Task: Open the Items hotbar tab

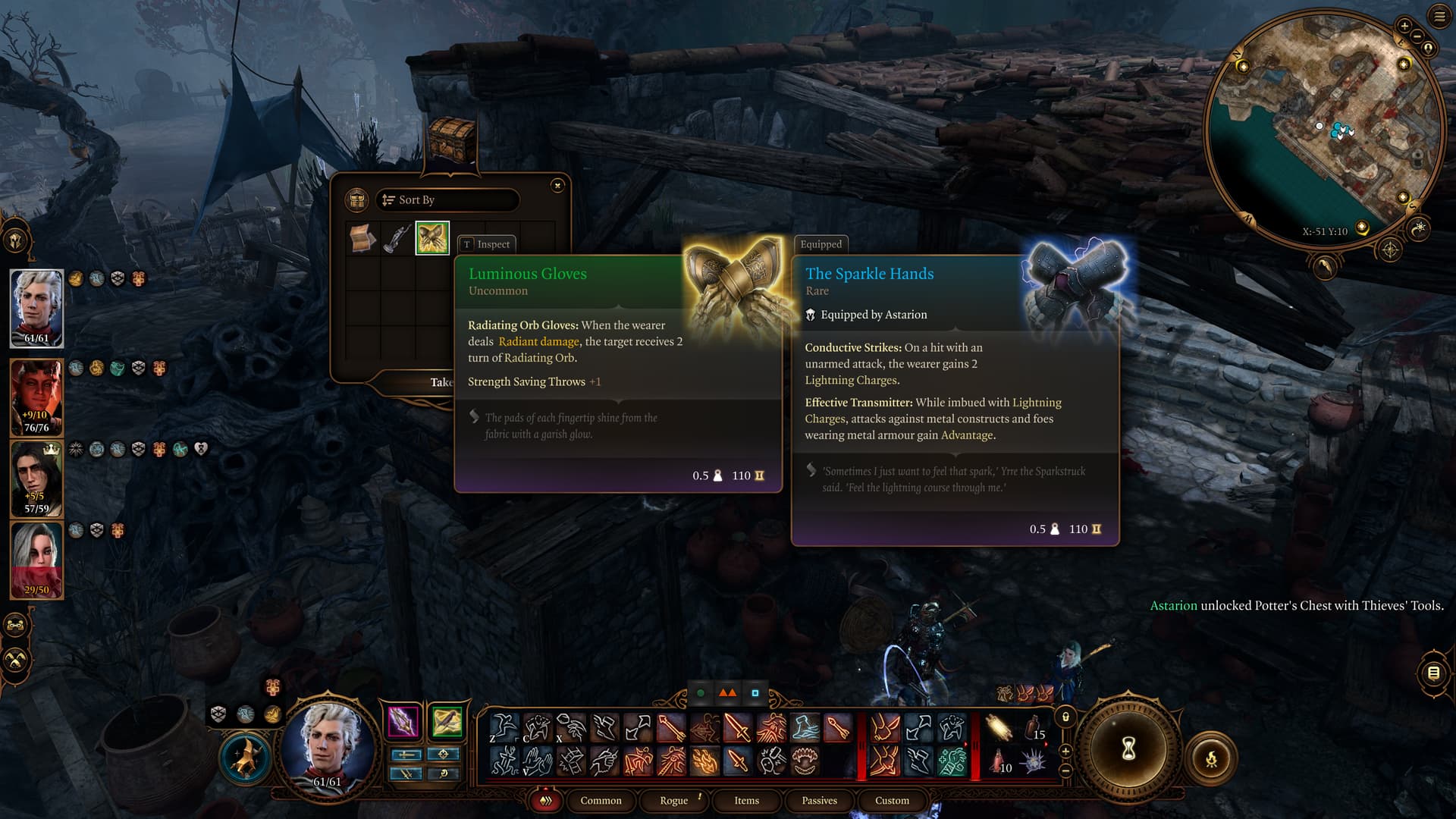Action: [746, 801]
